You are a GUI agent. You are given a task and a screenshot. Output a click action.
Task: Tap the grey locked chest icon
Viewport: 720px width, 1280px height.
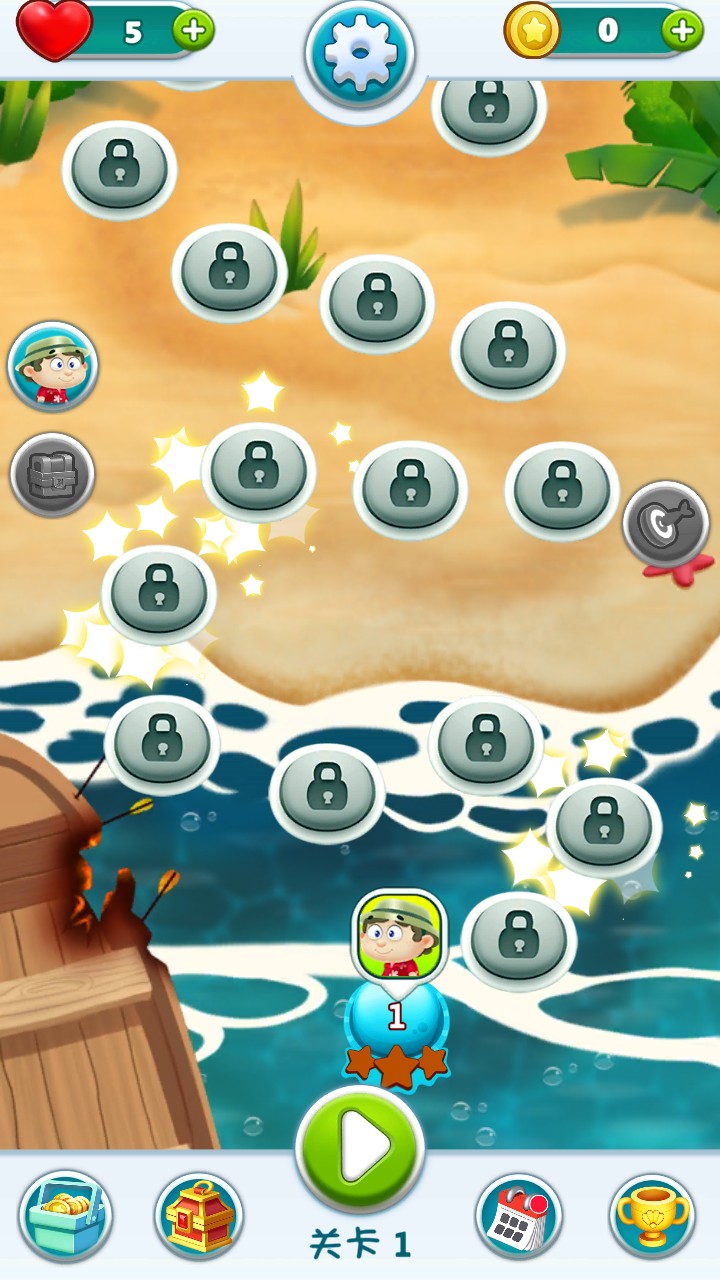point(53,475)
